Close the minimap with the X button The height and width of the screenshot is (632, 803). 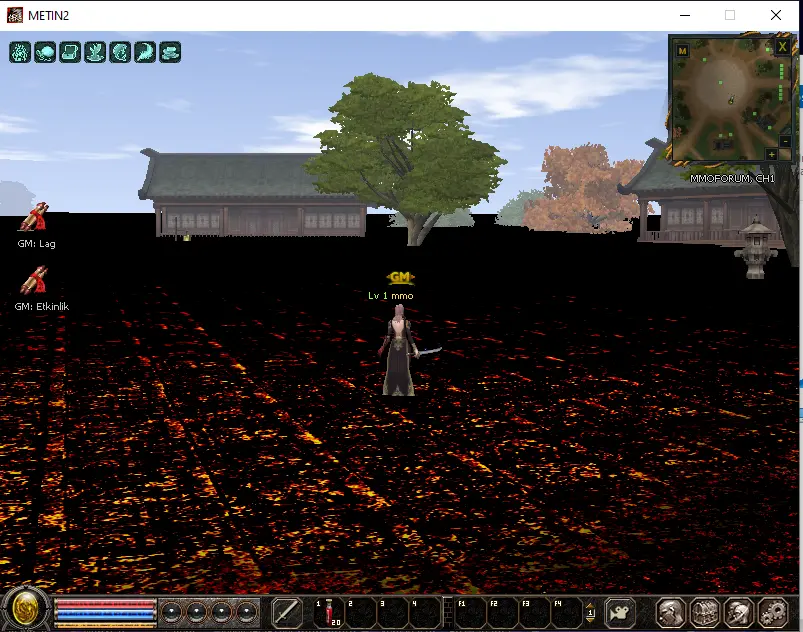tap(781, 48)
